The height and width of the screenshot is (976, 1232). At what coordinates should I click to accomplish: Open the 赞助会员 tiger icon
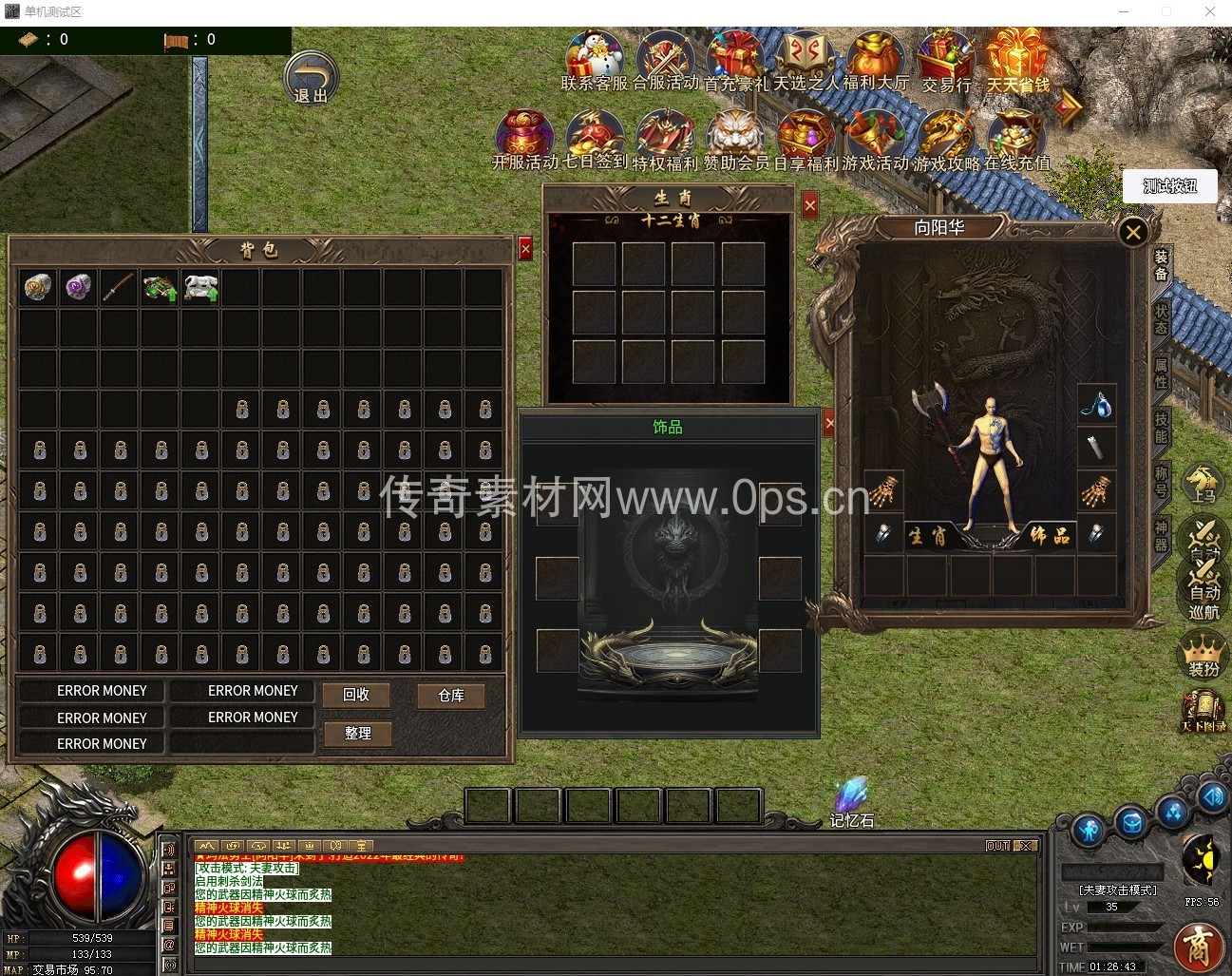pos(735,139)
